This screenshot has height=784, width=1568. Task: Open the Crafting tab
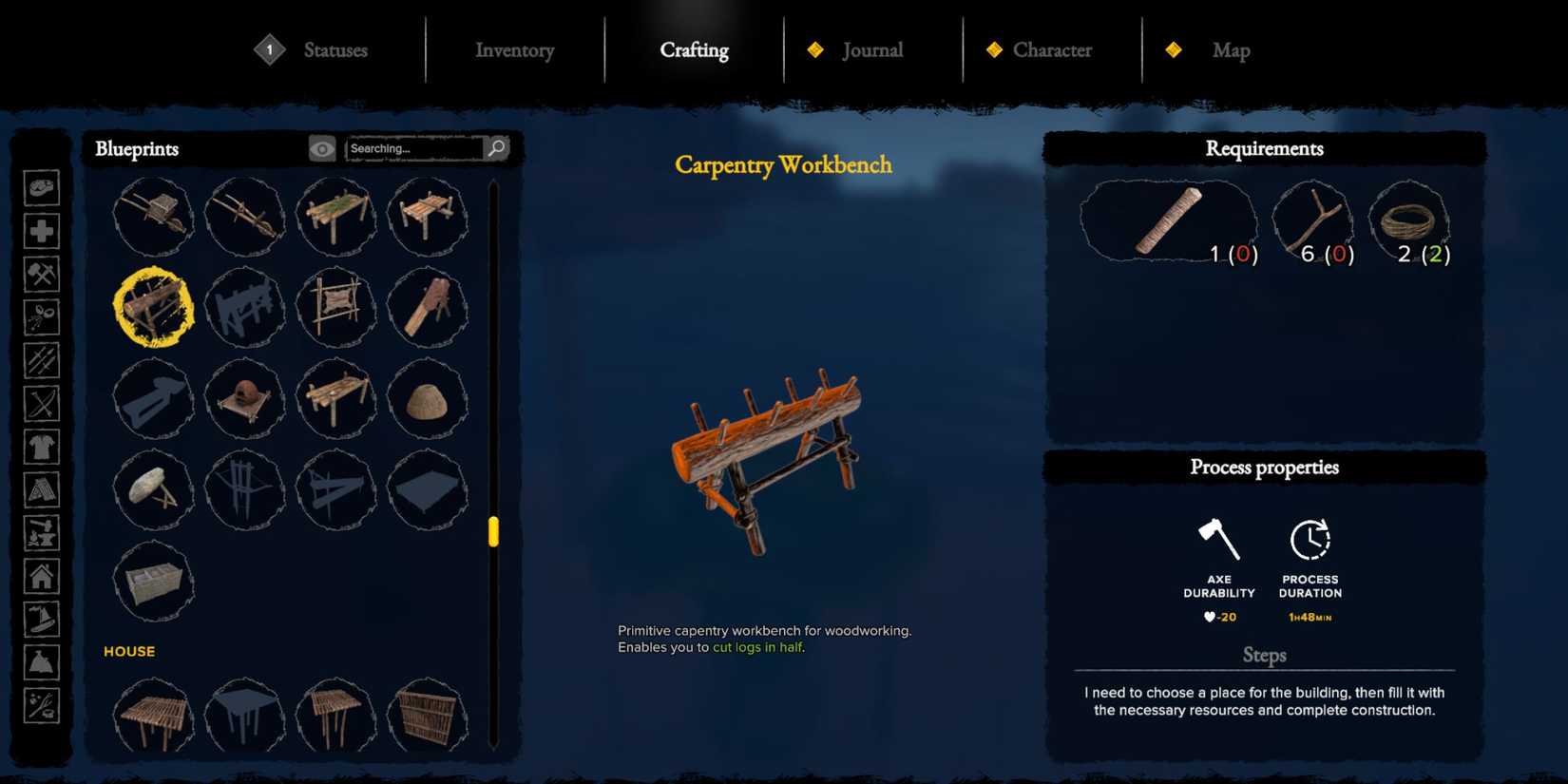tap(694, 50)
